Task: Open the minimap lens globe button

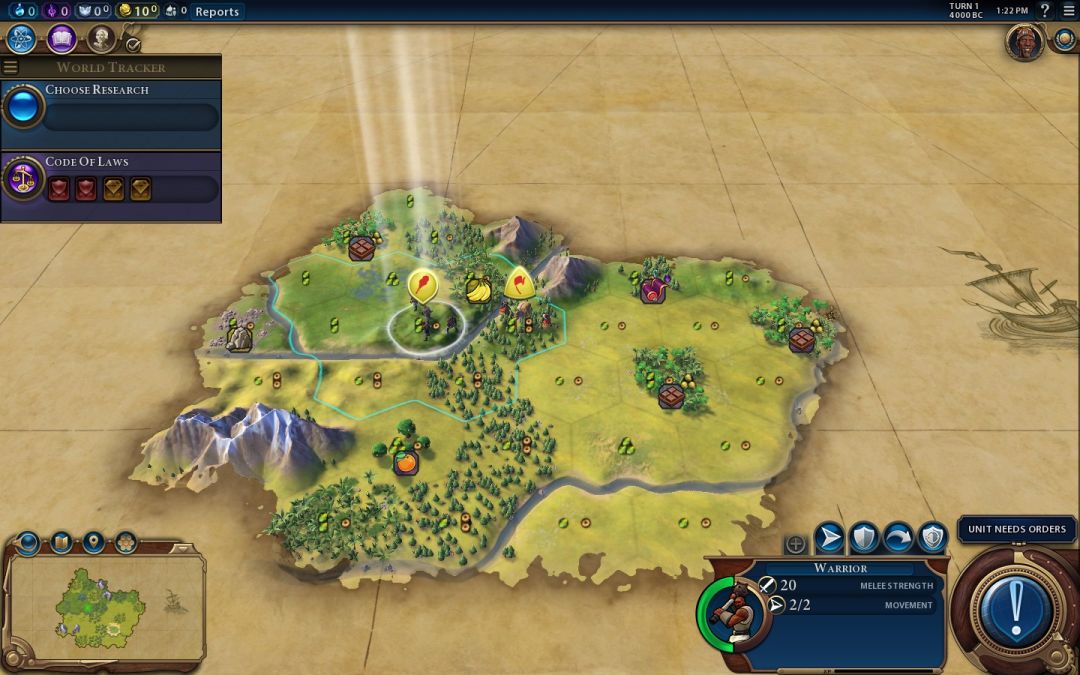Action: click(x=28, y=543)
